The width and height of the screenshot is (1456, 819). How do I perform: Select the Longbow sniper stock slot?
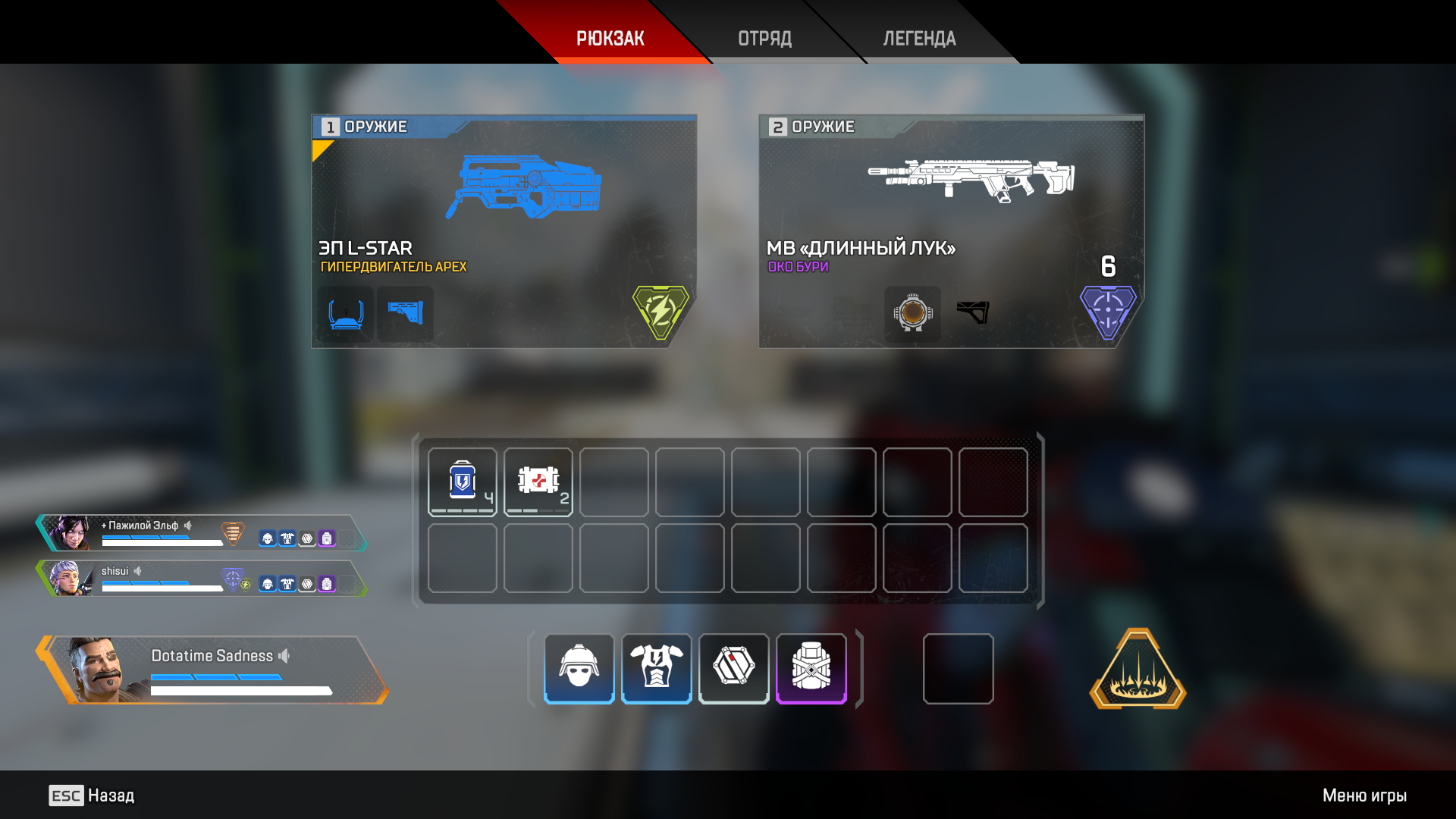[x=973, y=312]
